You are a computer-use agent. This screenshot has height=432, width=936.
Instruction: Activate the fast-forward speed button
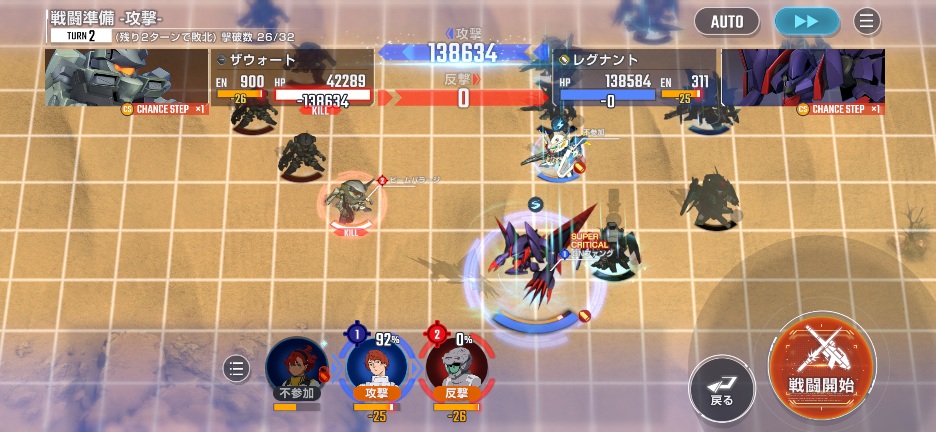pos(807,21)
